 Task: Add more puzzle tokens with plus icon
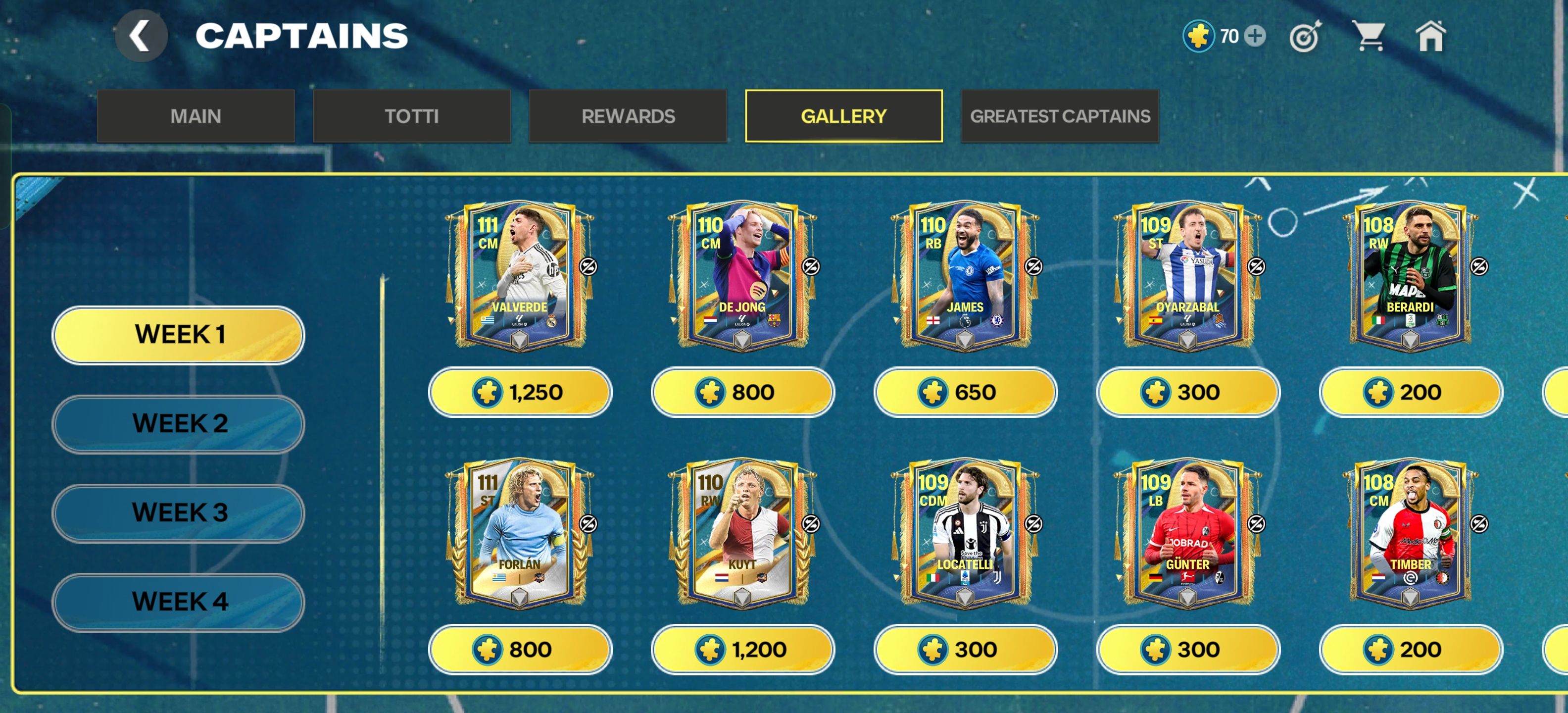pyautogui.click(x=1255, y=36)
